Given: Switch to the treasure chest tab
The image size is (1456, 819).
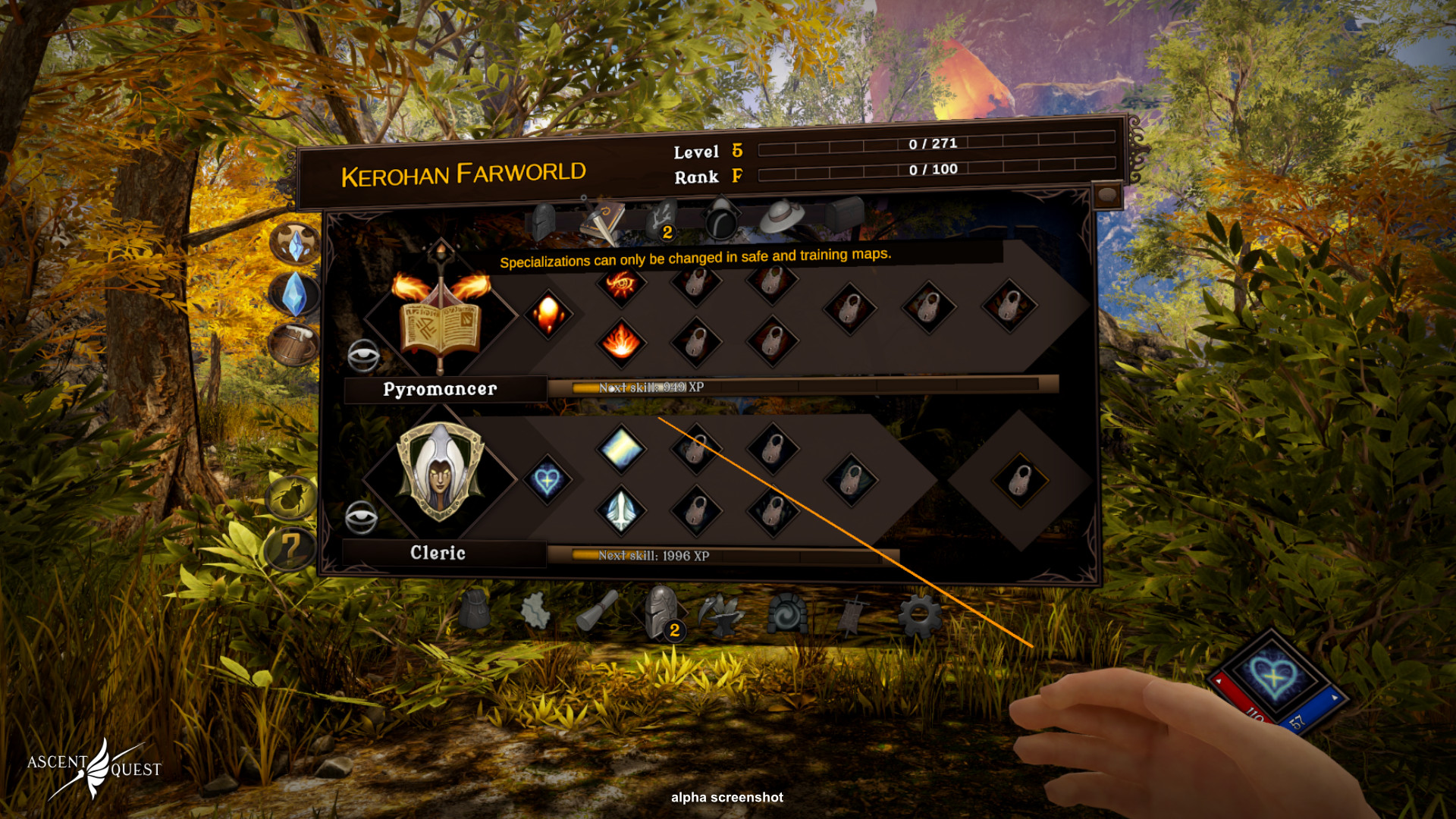Looking at the screenshot, I should click(844, 215).
